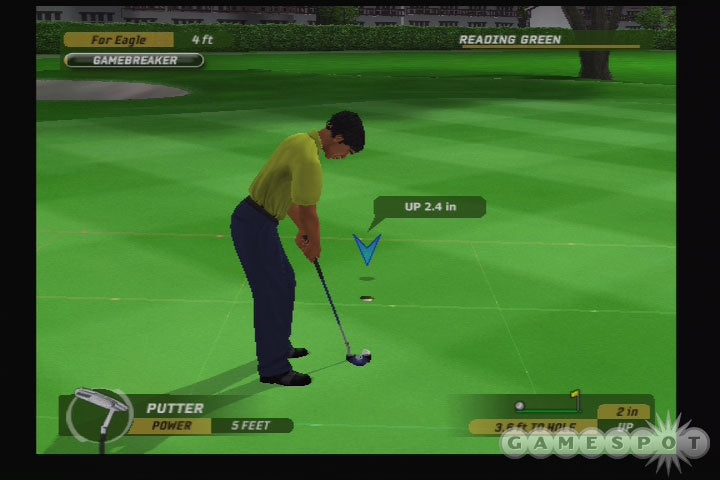Open the Reading Green indicator
720x480 pixels.
549,40
